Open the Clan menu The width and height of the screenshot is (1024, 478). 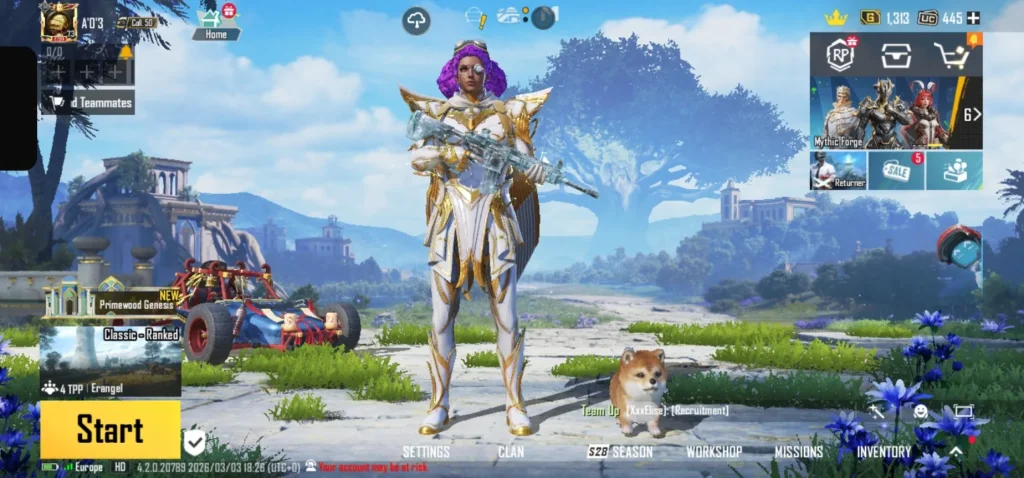511,452
